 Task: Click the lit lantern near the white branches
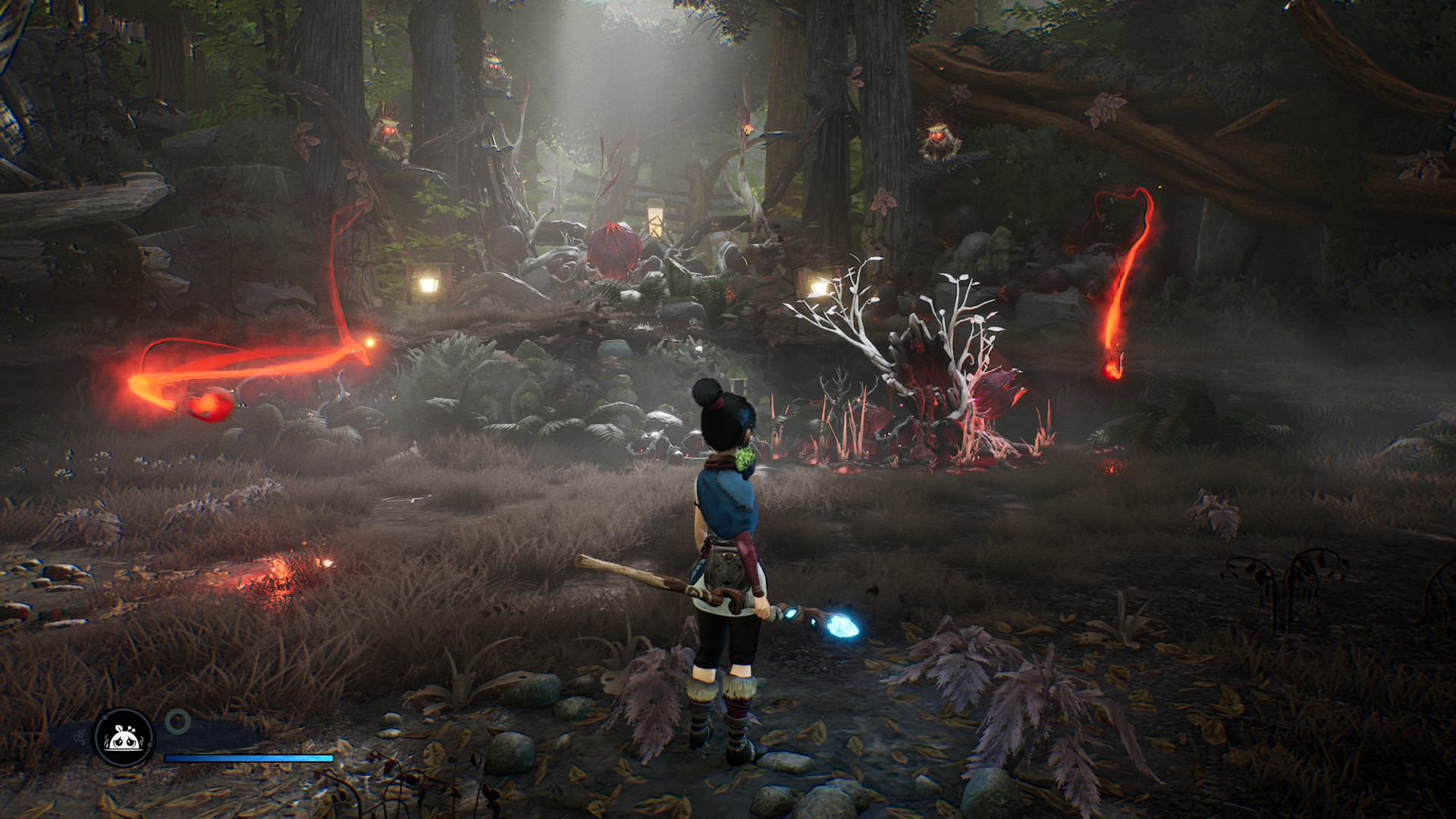click(817, 288)
